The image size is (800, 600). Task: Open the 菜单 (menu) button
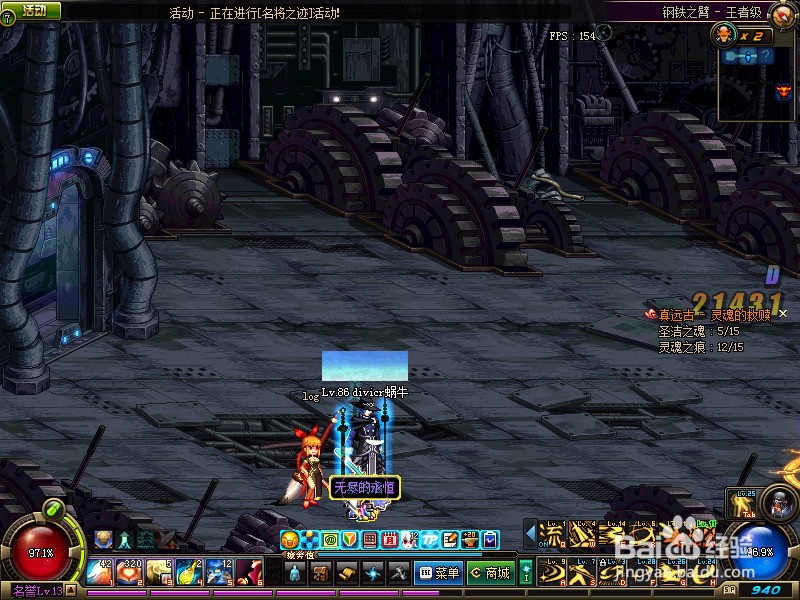(x=439, y=573)
